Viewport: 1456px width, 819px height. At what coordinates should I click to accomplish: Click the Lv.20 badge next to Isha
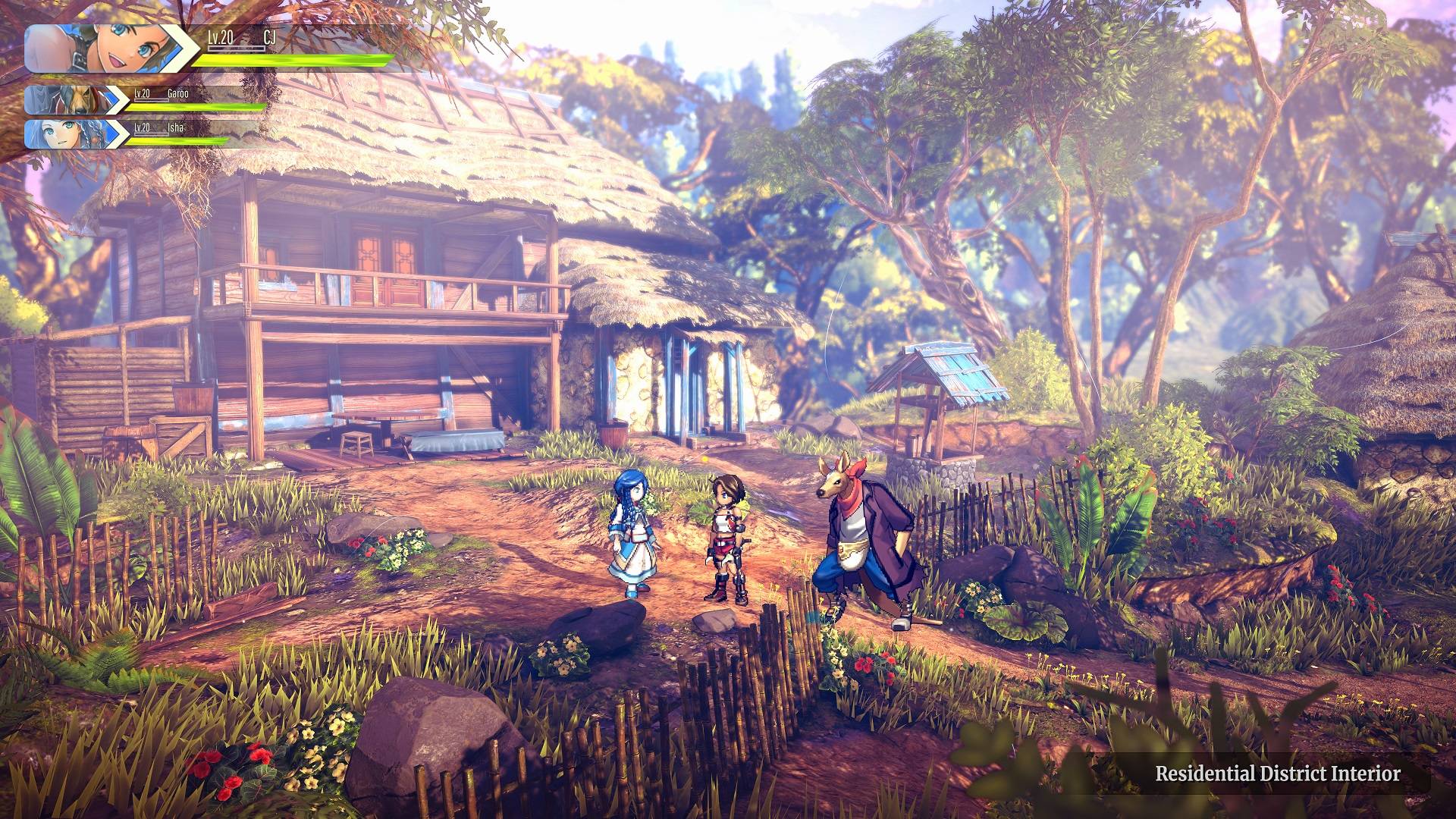140,129
